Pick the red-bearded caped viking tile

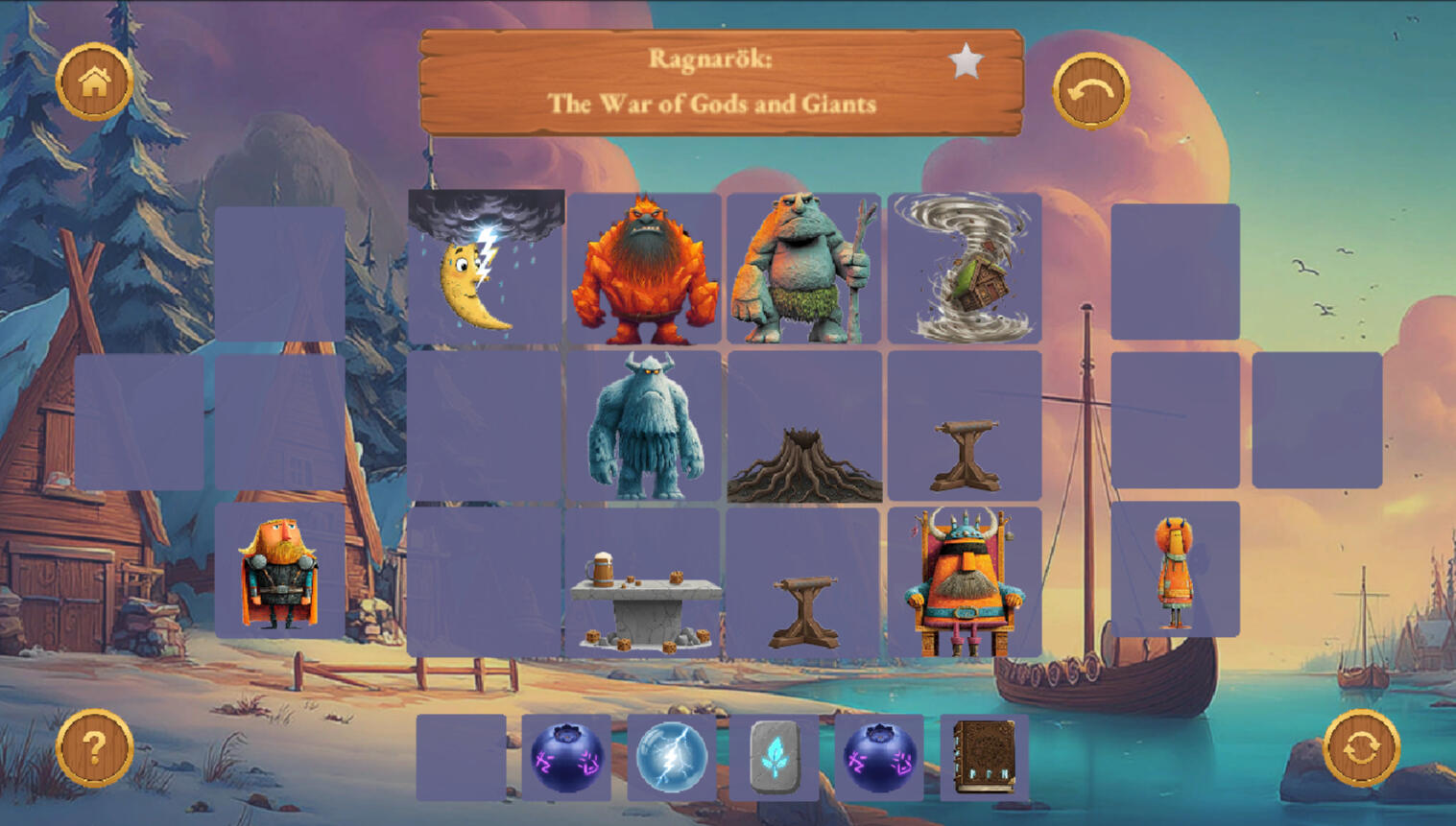(x=279, y=573)
